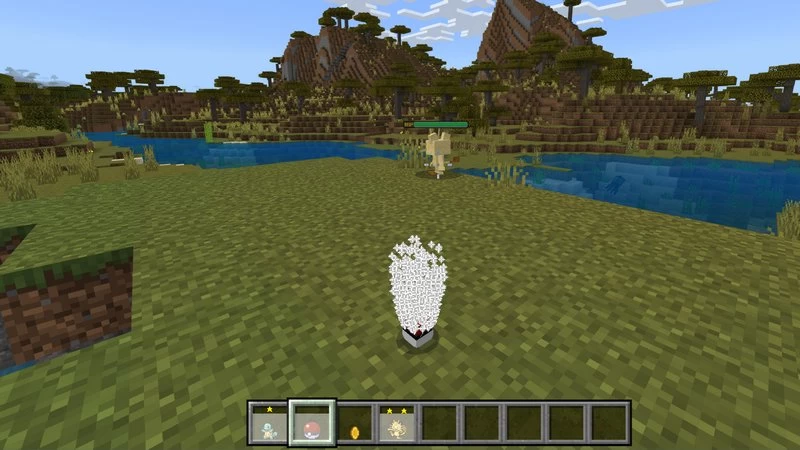Switch to the two-star Meowth slot

tap(396, 423)
